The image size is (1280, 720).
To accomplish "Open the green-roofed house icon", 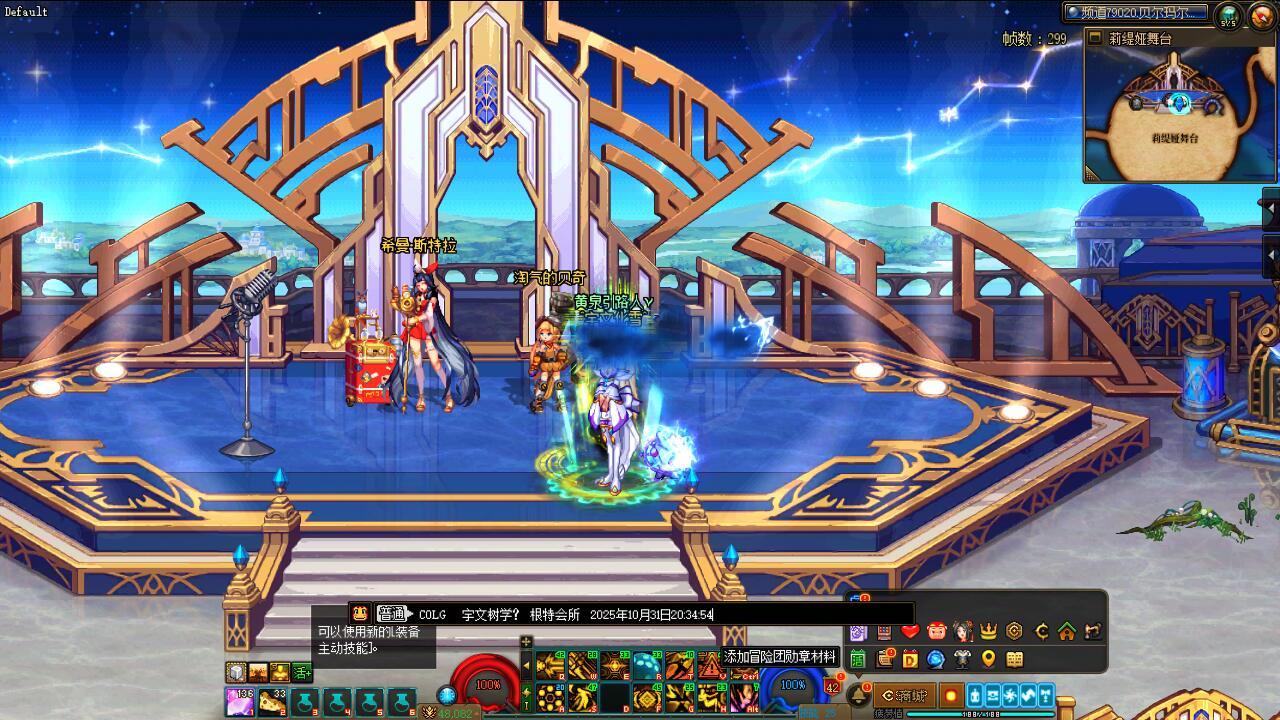I will [1067, 631].
